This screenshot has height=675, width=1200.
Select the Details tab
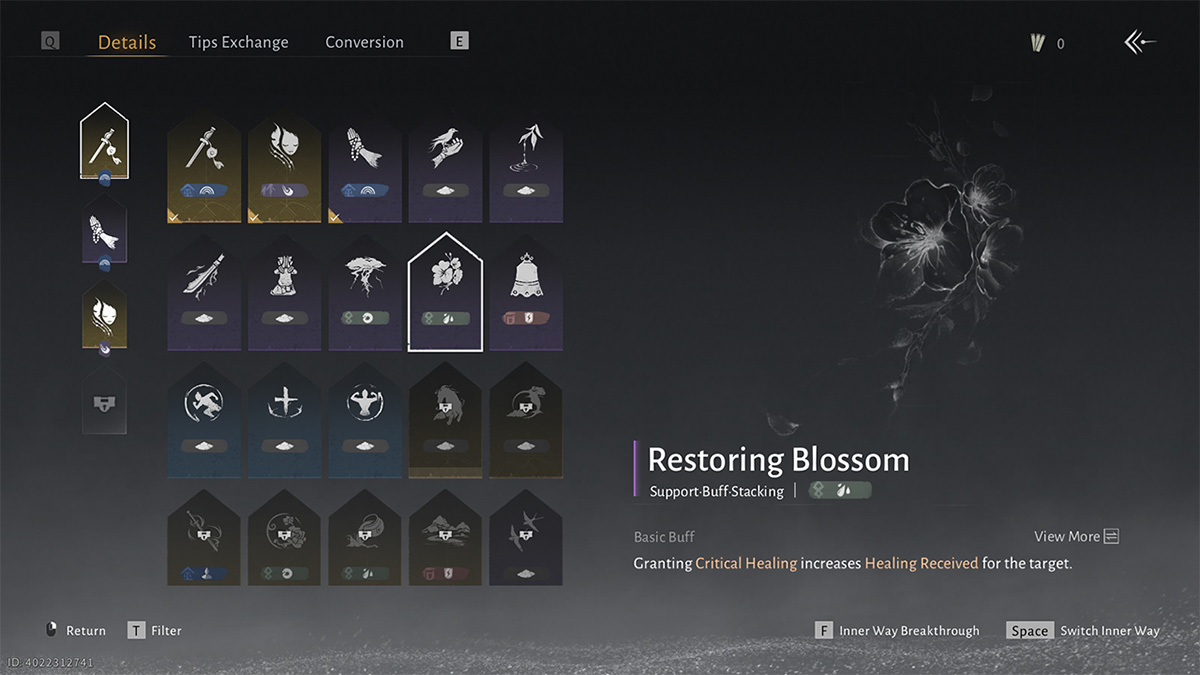click(x=127, y=42)
